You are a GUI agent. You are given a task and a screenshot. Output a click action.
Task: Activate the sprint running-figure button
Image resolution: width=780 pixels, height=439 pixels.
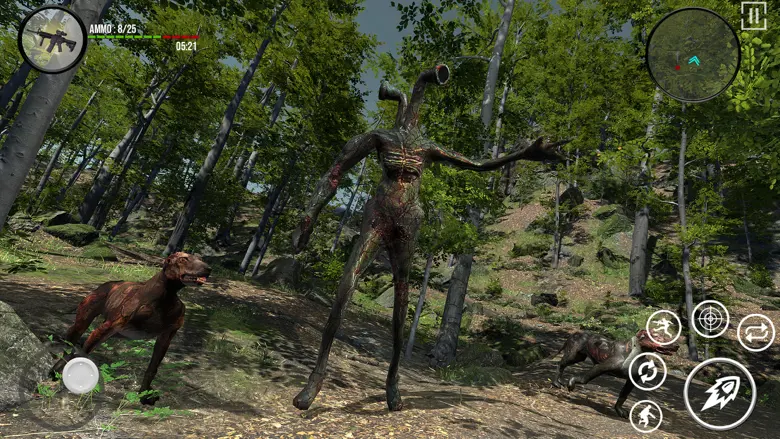click(663, 327)
